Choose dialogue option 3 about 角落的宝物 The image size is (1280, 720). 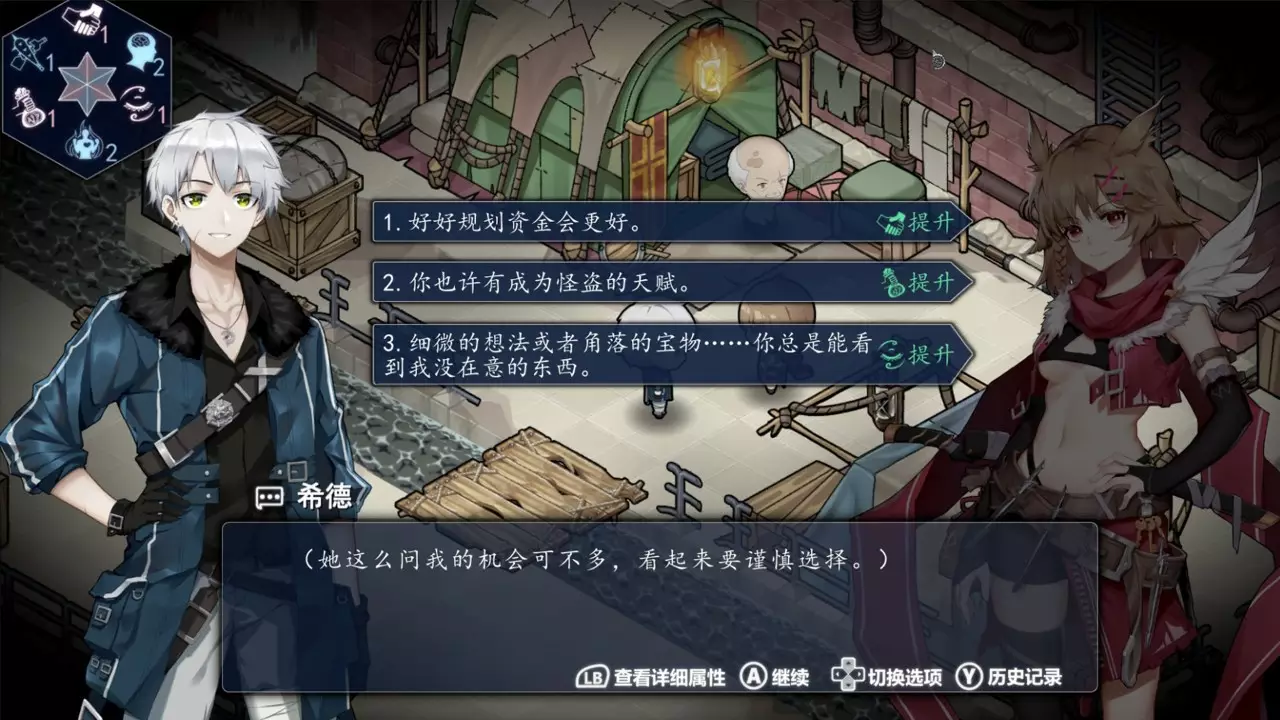click(x=600, y=352)
